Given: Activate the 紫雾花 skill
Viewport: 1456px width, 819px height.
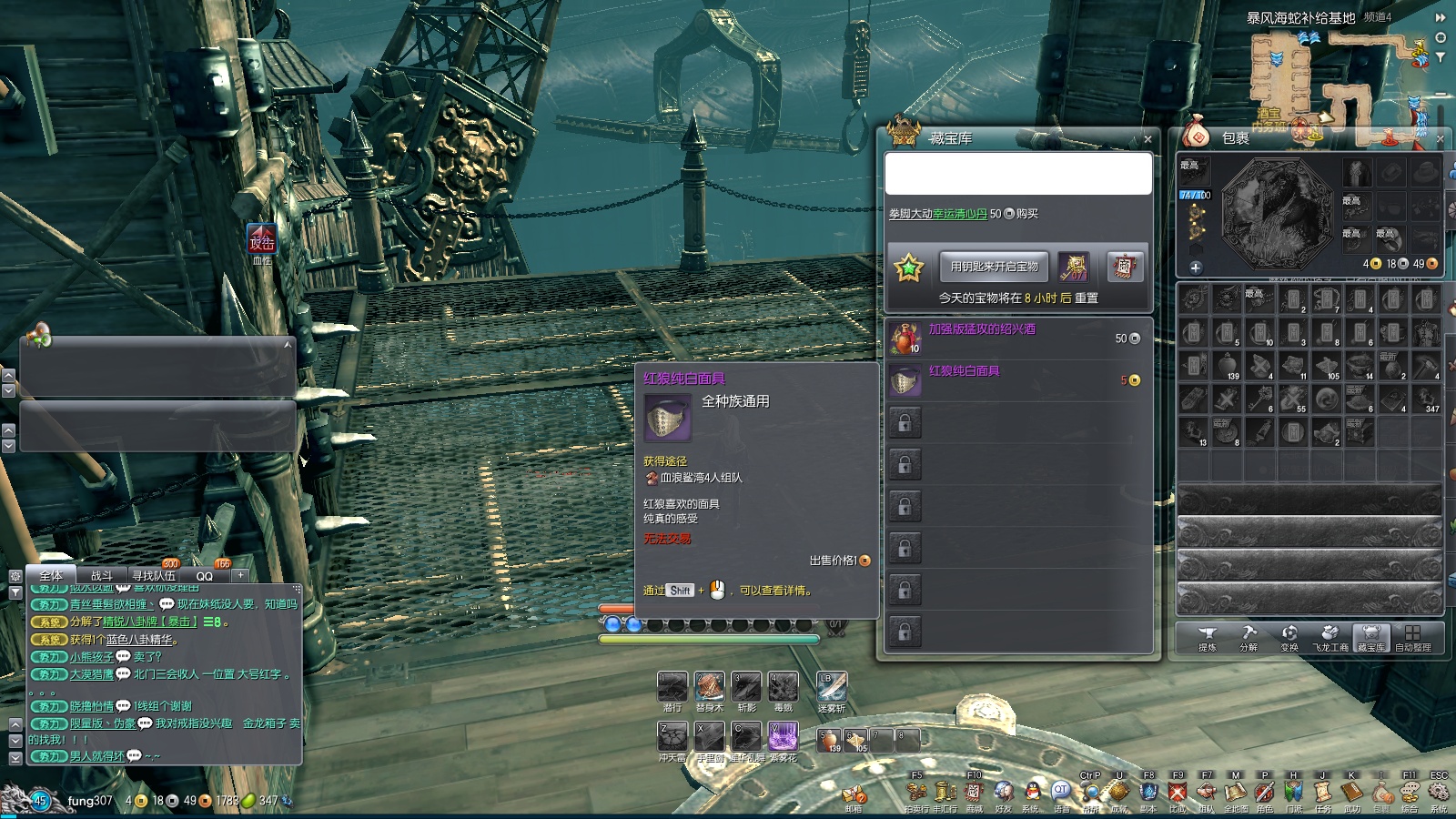Looking at the screenshot, I should coord(783,736).
